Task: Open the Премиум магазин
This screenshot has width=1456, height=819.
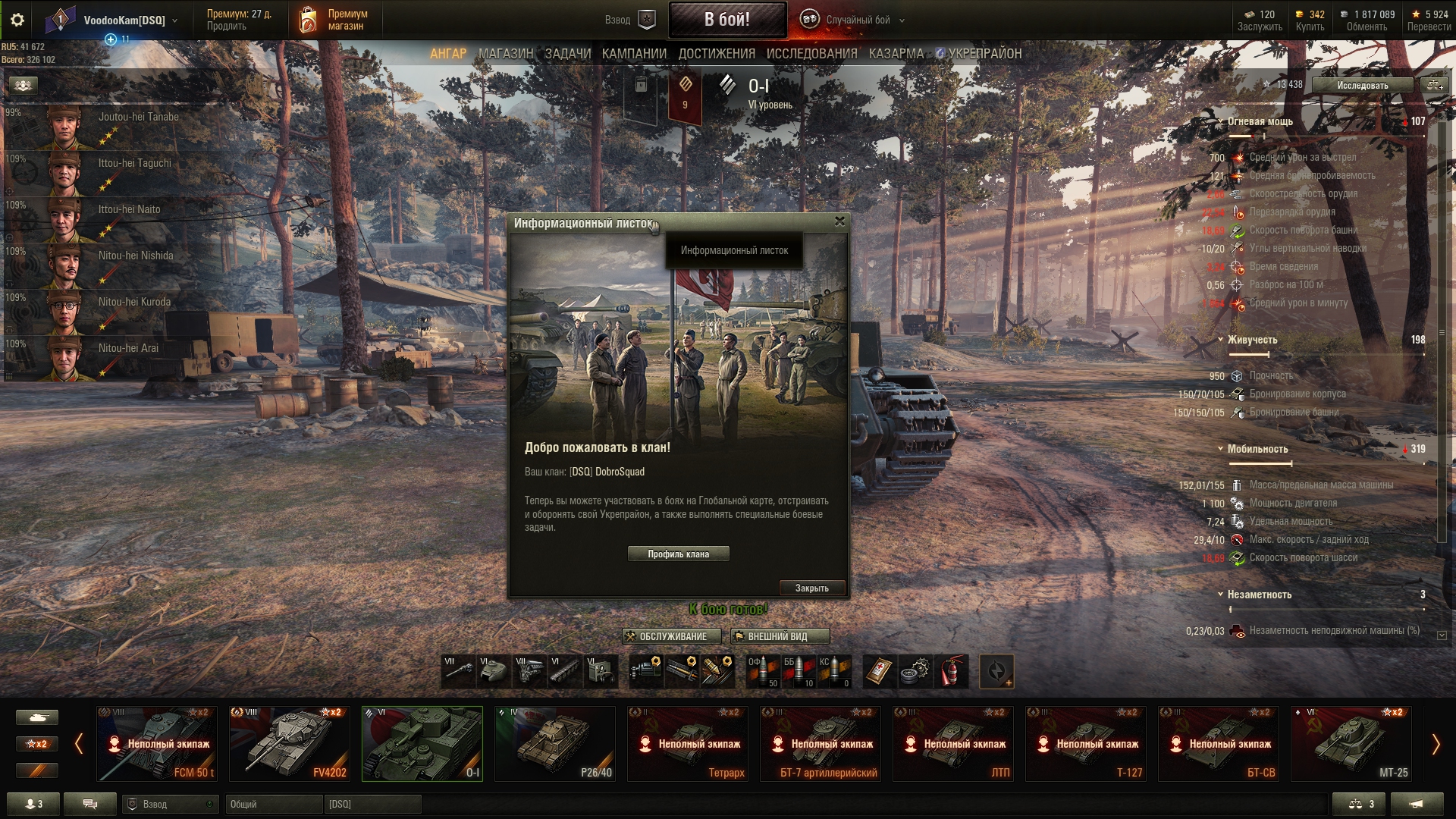Action: coord(335,20)
